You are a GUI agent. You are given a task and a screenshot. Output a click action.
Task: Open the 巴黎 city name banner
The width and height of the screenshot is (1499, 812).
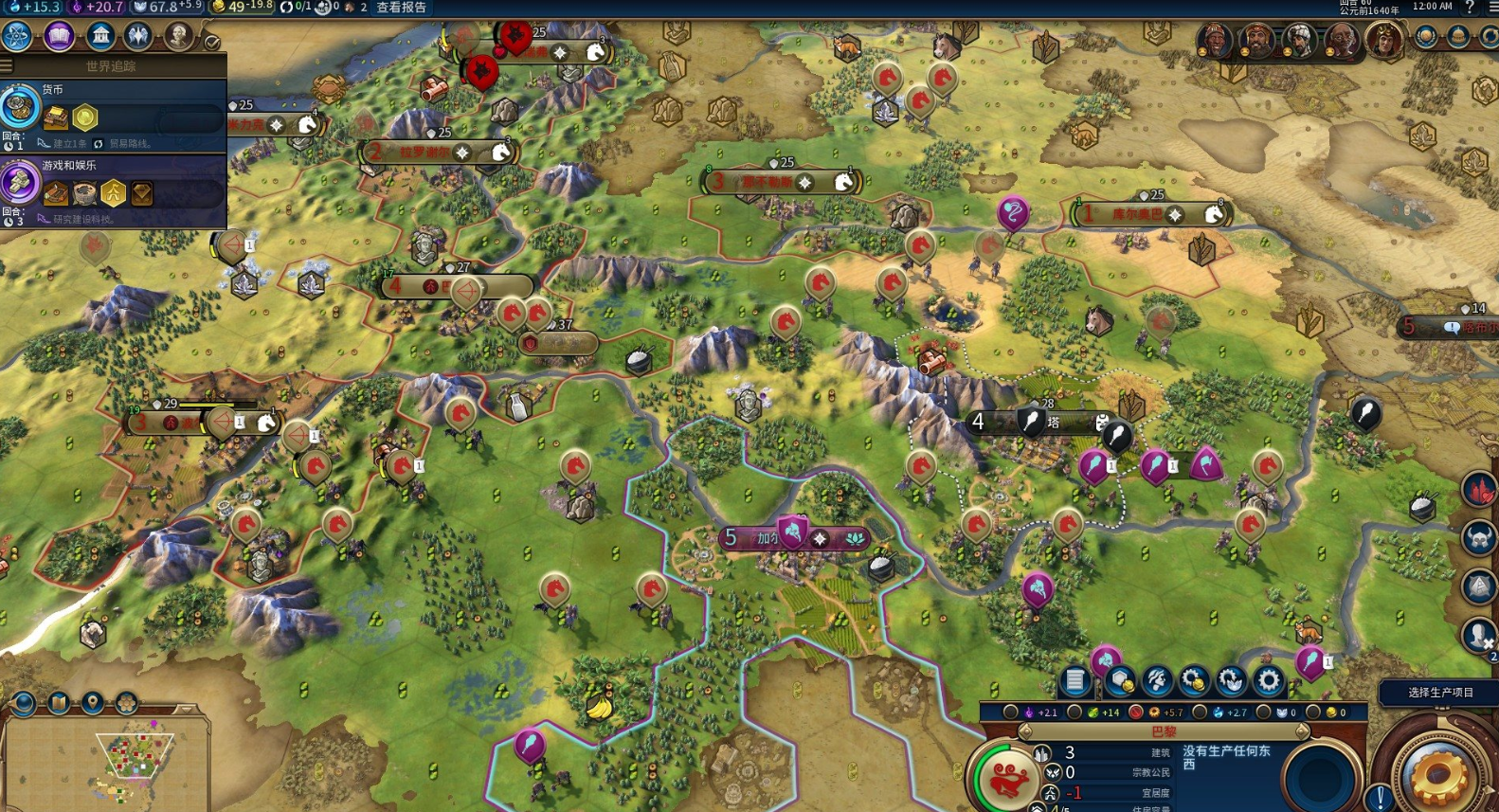coord(1164,731)
